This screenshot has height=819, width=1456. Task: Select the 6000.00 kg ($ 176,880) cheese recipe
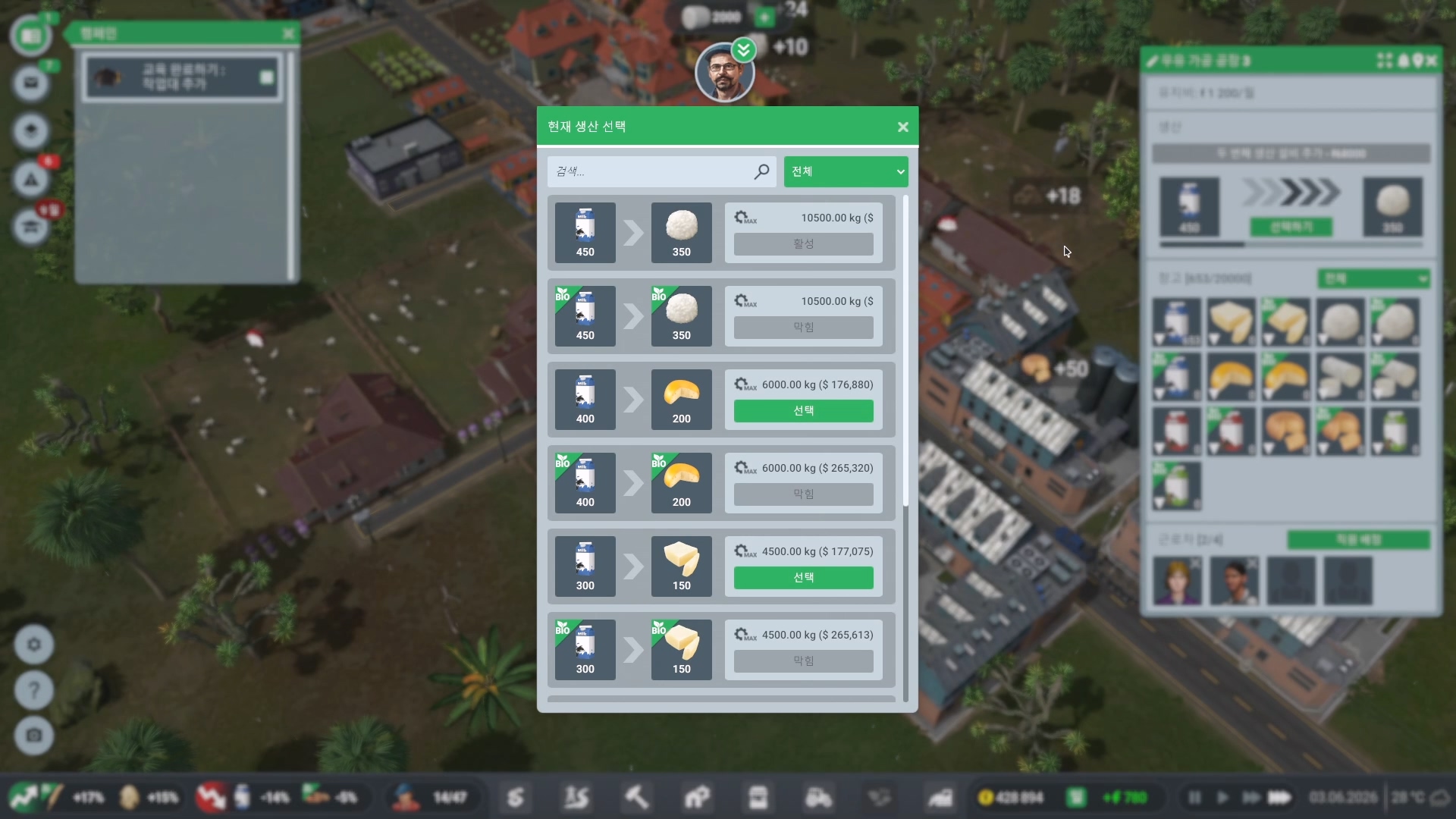pyautogui.click(x=803, y=411)
